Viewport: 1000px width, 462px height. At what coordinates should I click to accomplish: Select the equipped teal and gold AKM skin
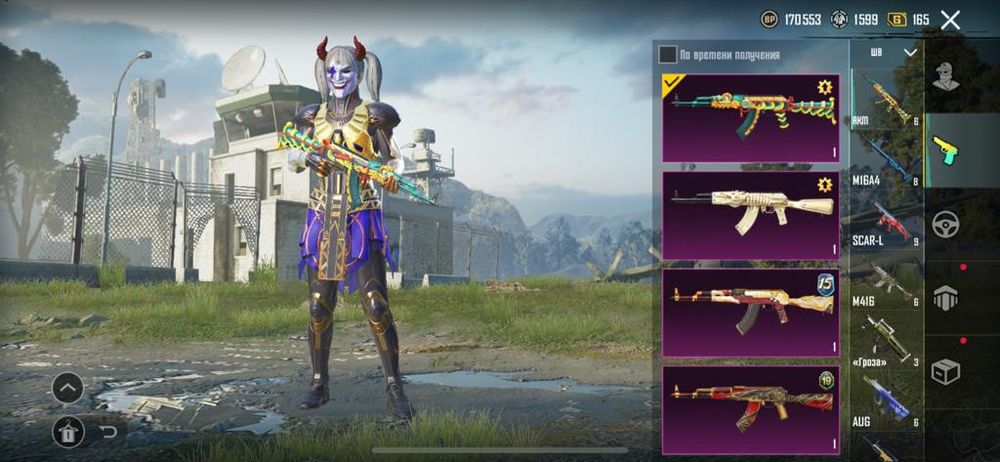click(x=751, y=117)
